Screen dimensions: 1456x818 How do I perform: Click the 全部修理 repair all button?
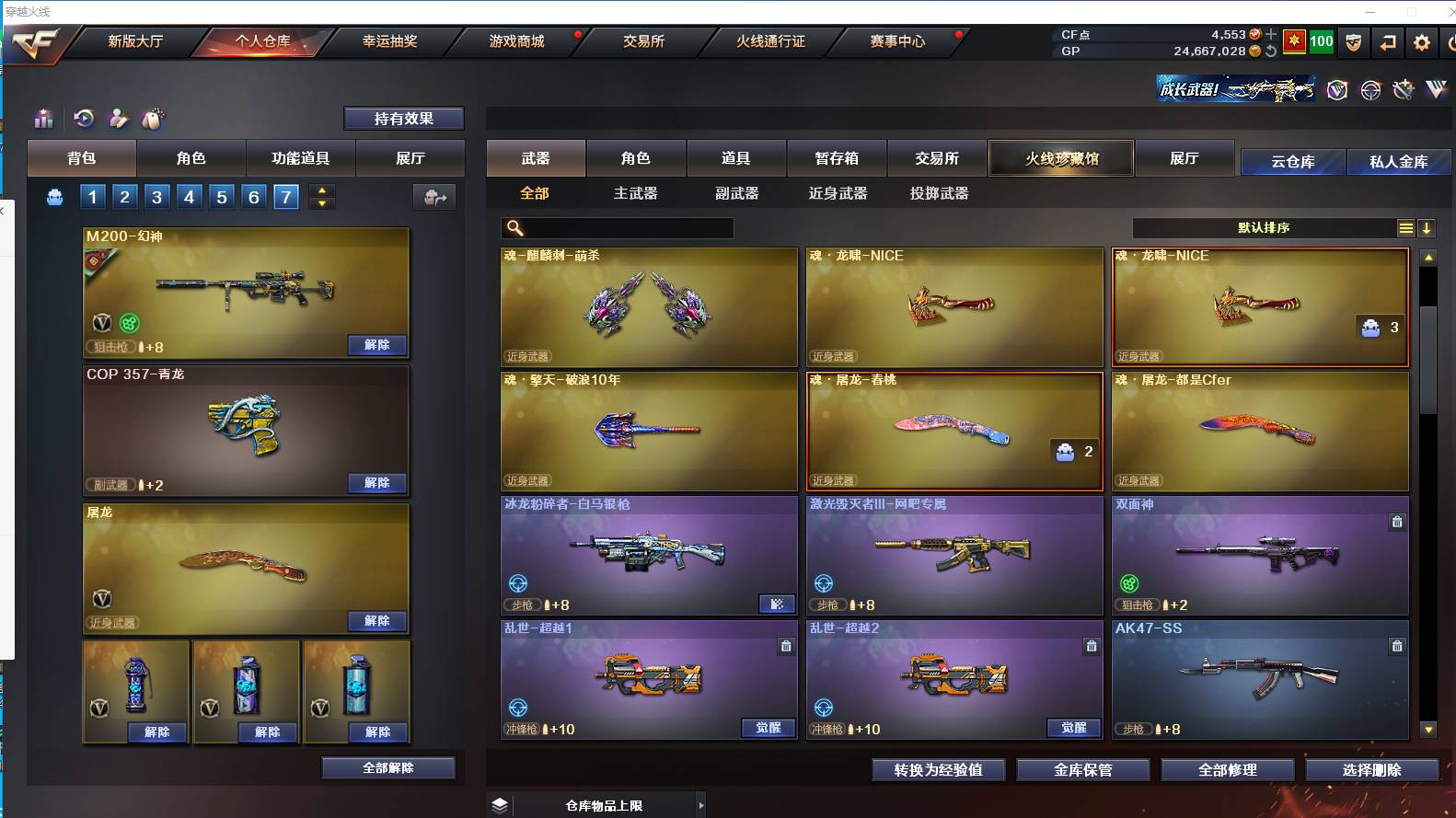(1227, 770)
